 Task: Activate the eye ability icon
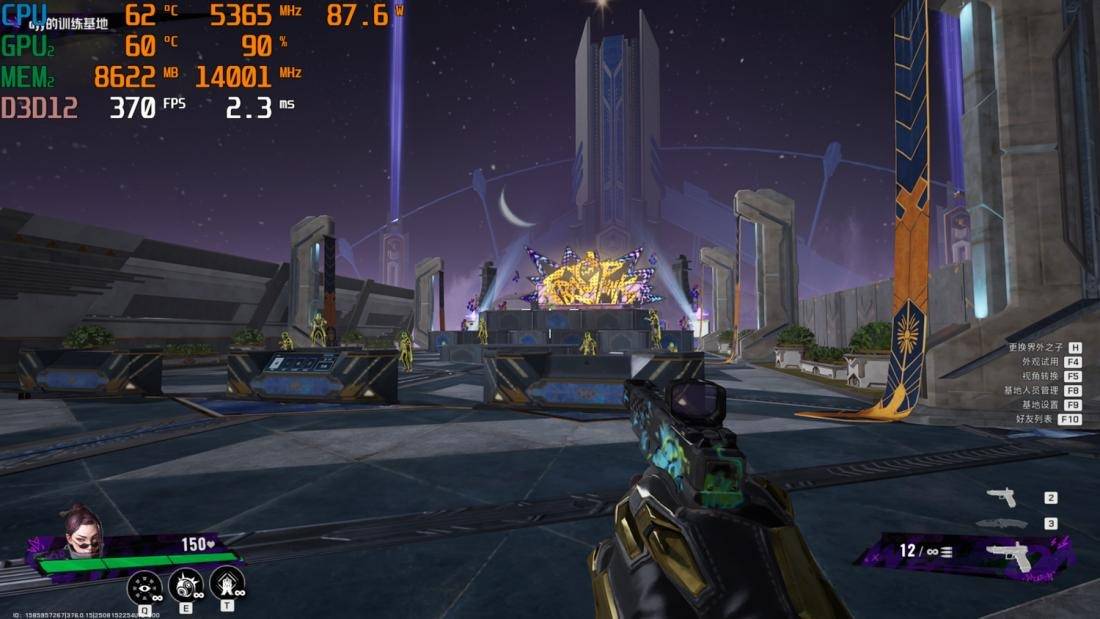(x=145, y=586)
